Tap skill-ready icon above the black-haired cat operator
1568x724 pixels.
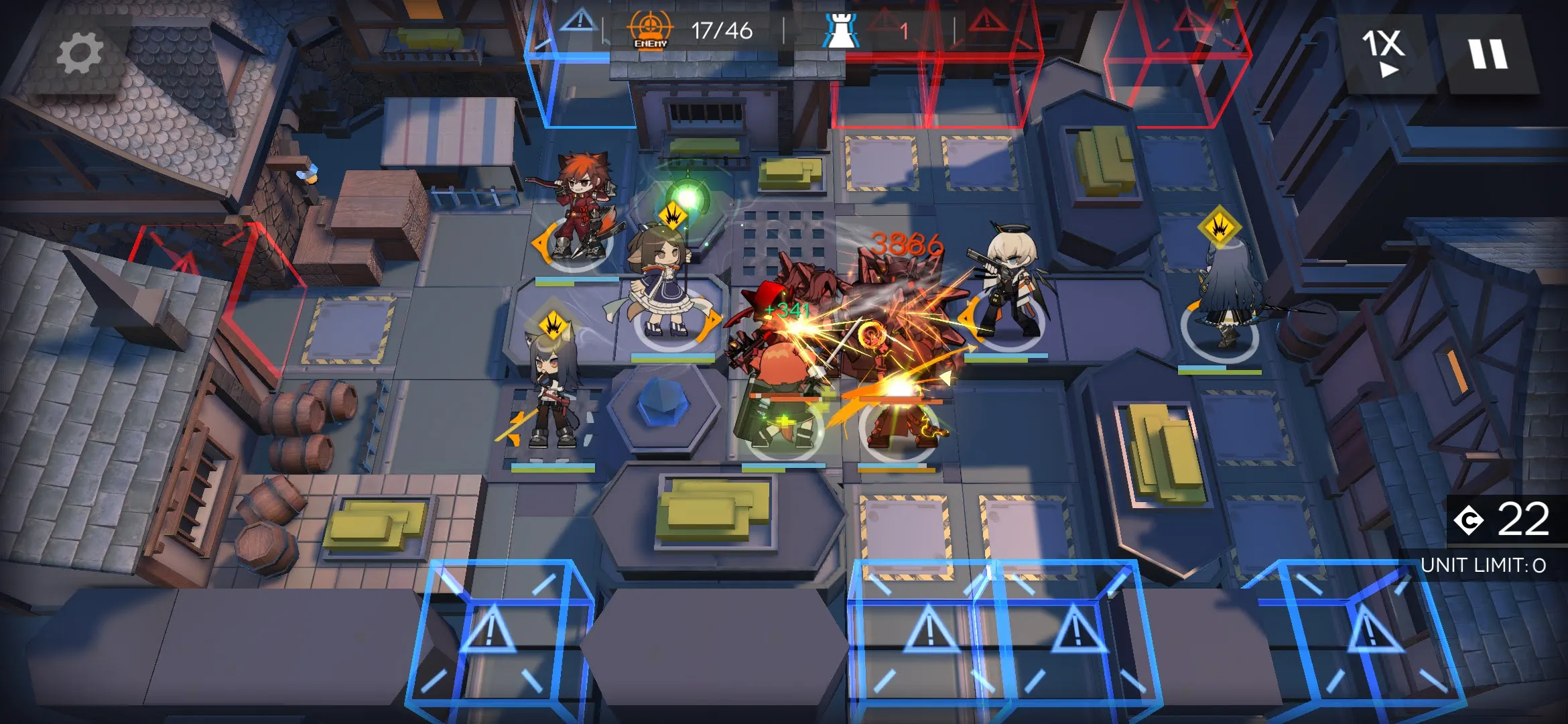point(553,326)
